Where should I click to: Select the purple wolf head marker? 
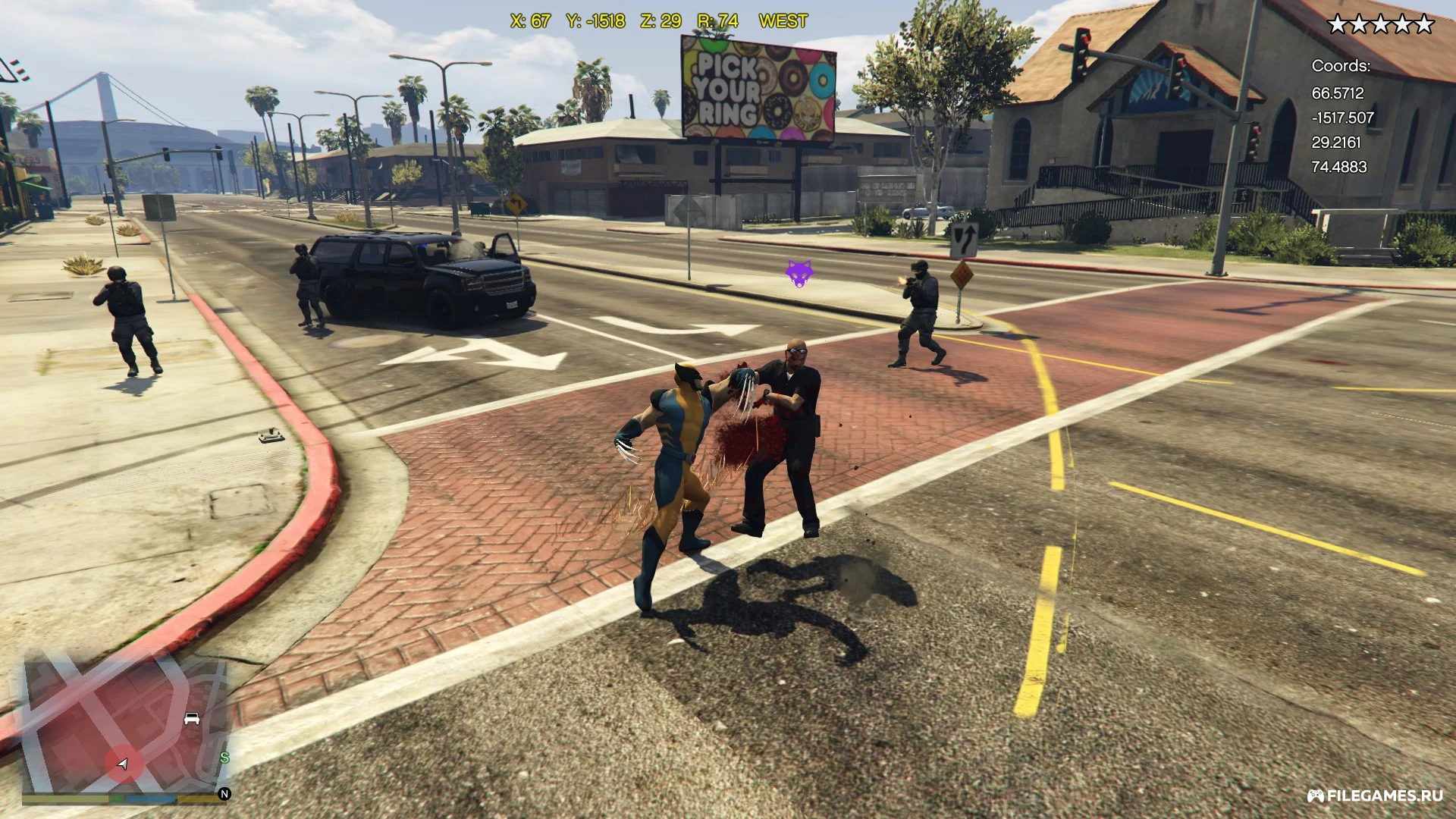tap(799, 272)
